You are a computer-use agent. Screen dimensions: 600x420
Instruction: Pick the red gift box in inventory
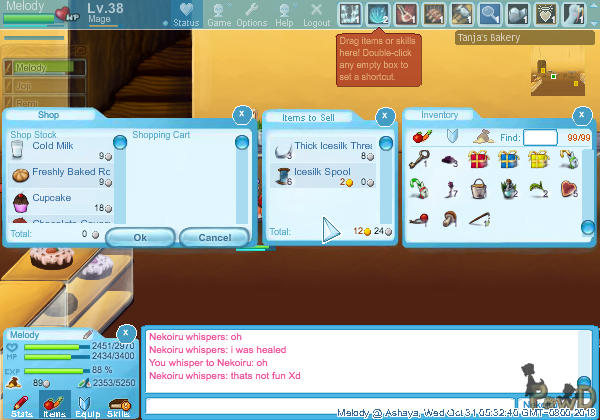tap(479, 160)
